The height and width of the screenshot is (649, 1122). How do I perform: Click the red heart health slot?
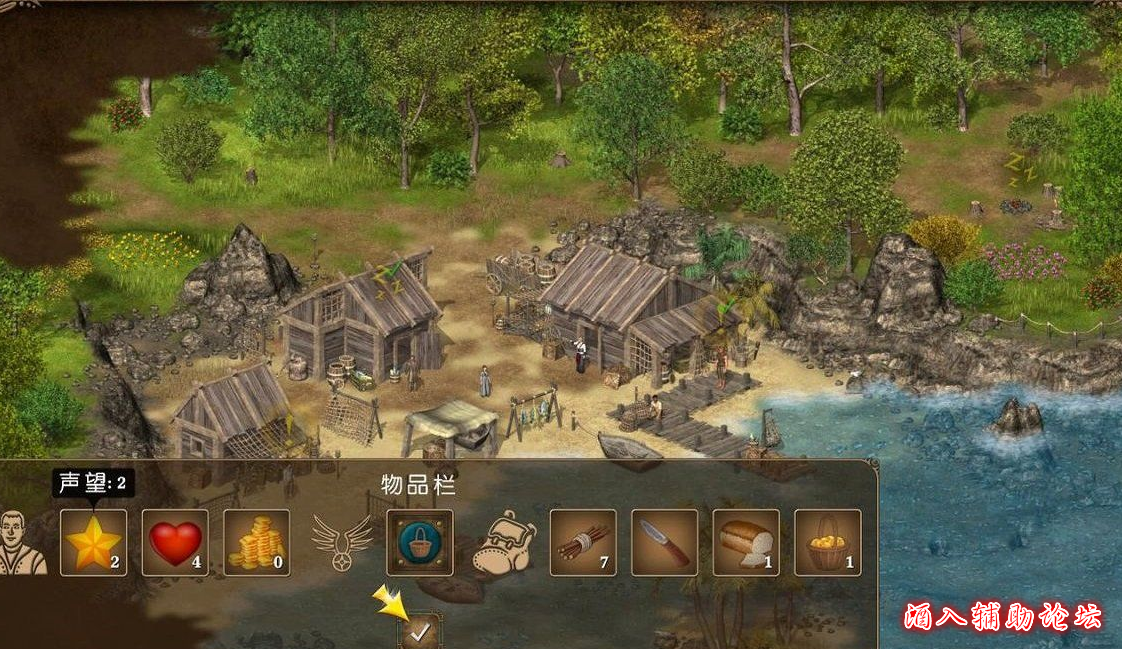coord(175,543)
